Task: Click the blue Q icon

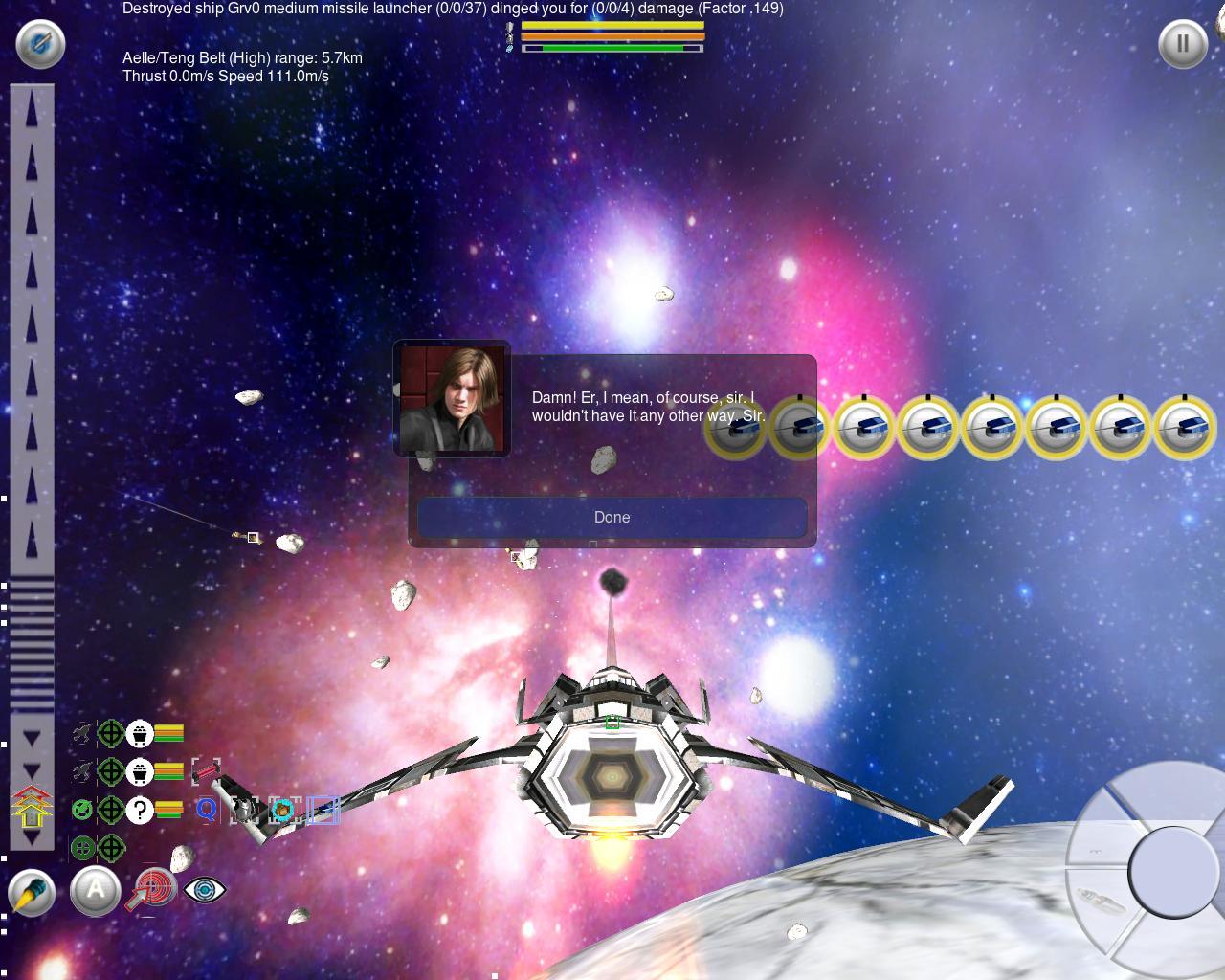Action: [x=206, y=810]
